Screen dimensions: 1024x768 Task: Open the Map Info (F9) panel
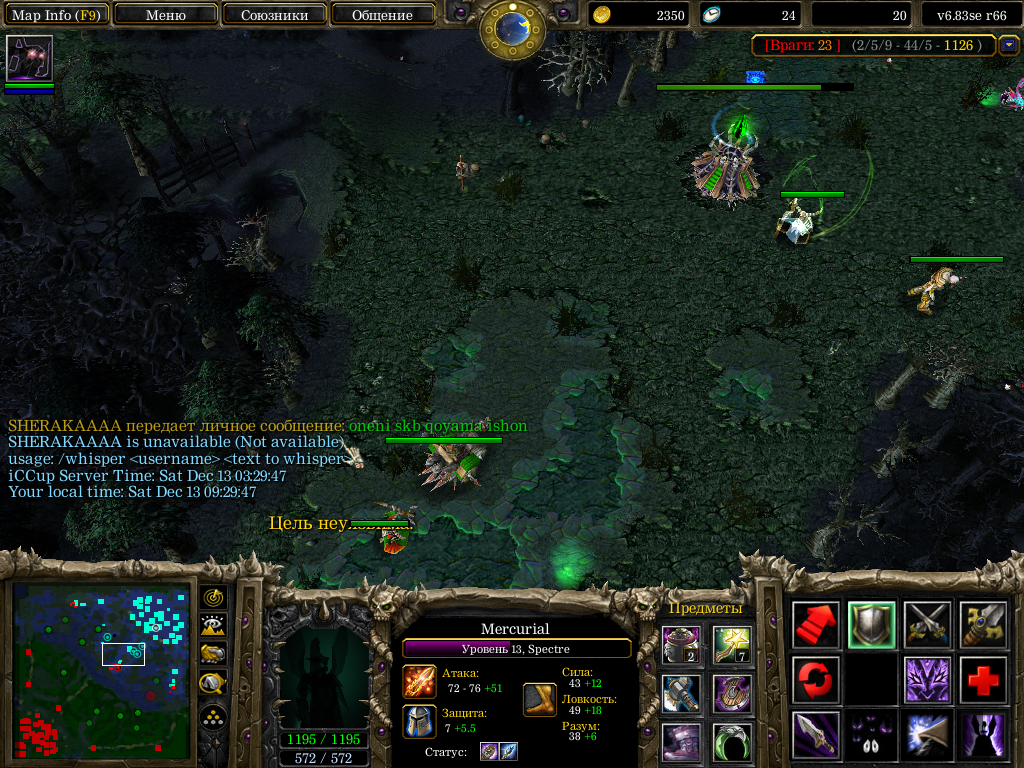[58, 15]
